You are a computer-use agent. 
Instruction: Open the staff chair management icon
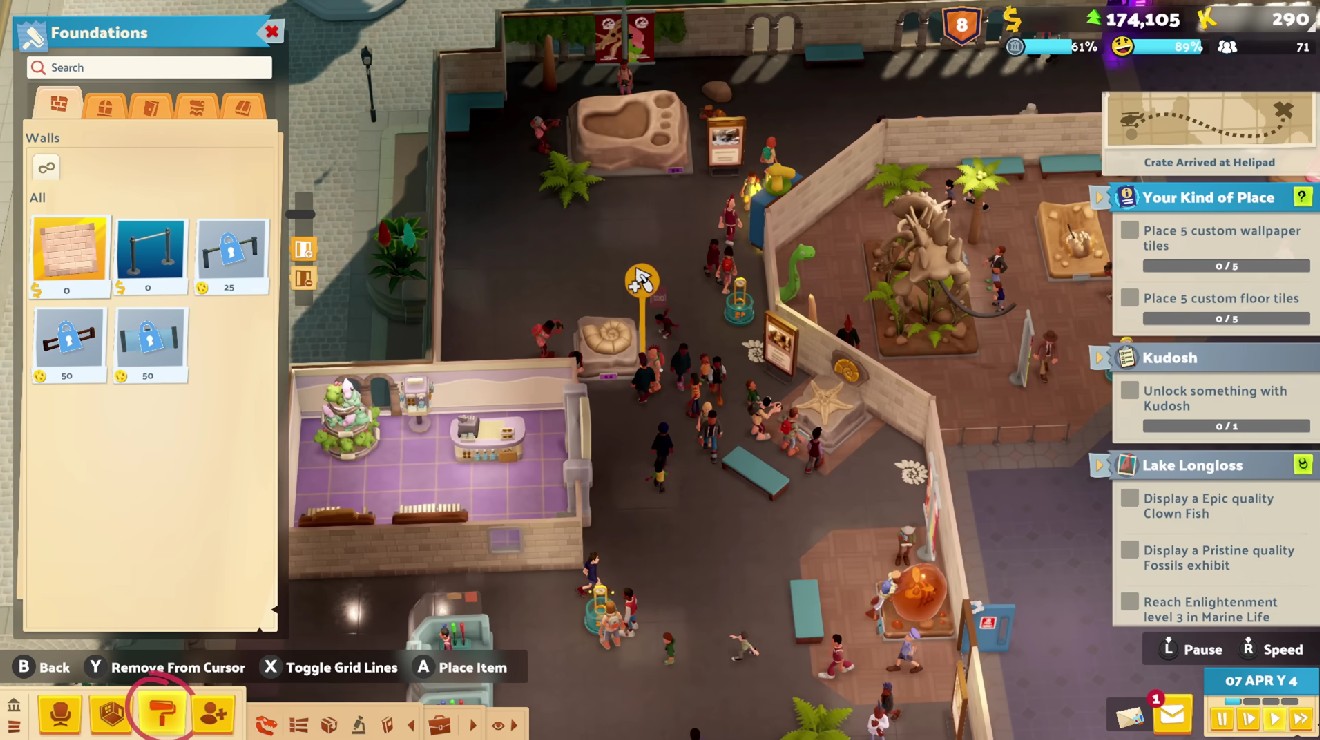(61, 713)
